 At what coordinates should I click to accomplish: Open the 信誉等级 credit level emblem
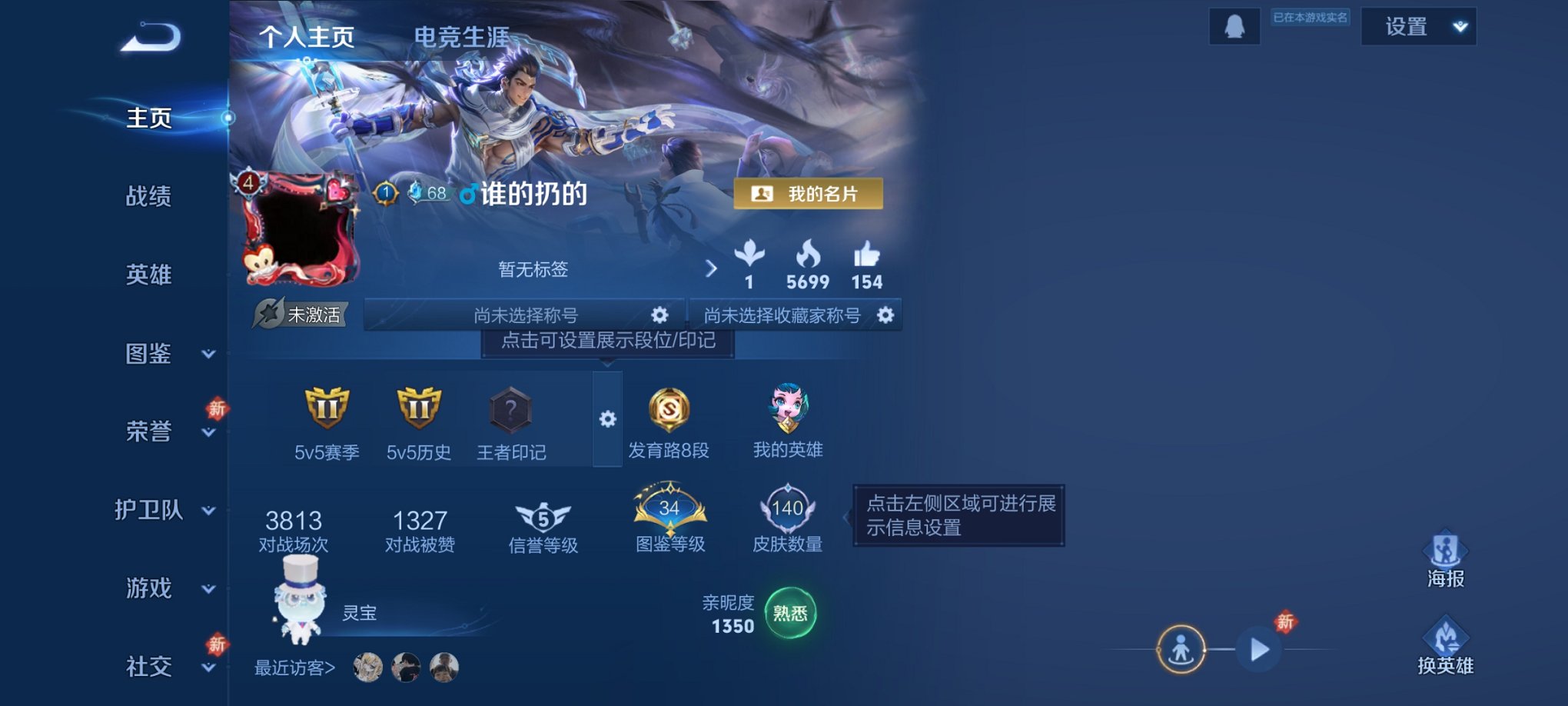pos(543,517)
